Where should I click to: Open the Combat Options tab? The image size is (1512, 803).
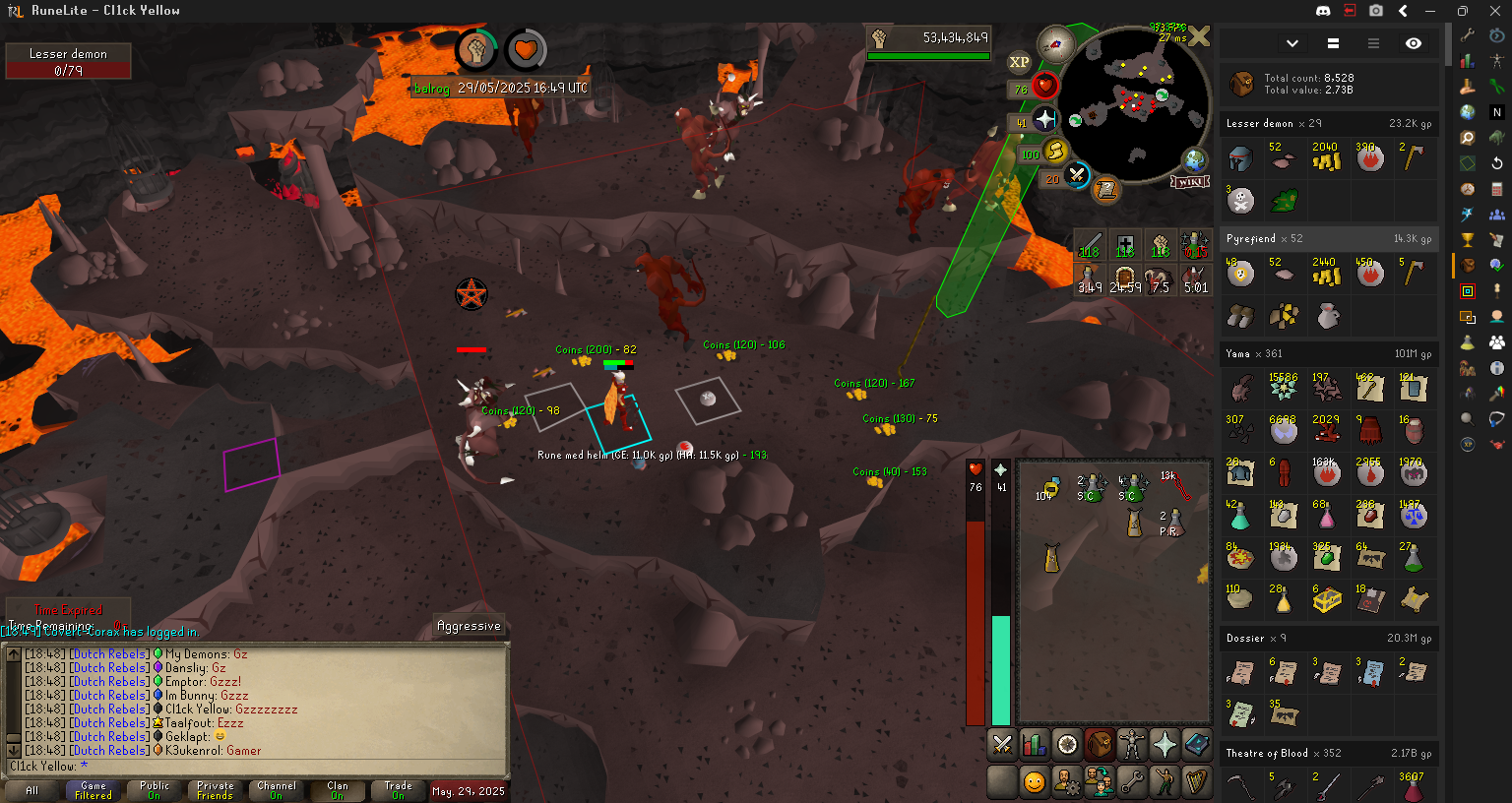1002,746
